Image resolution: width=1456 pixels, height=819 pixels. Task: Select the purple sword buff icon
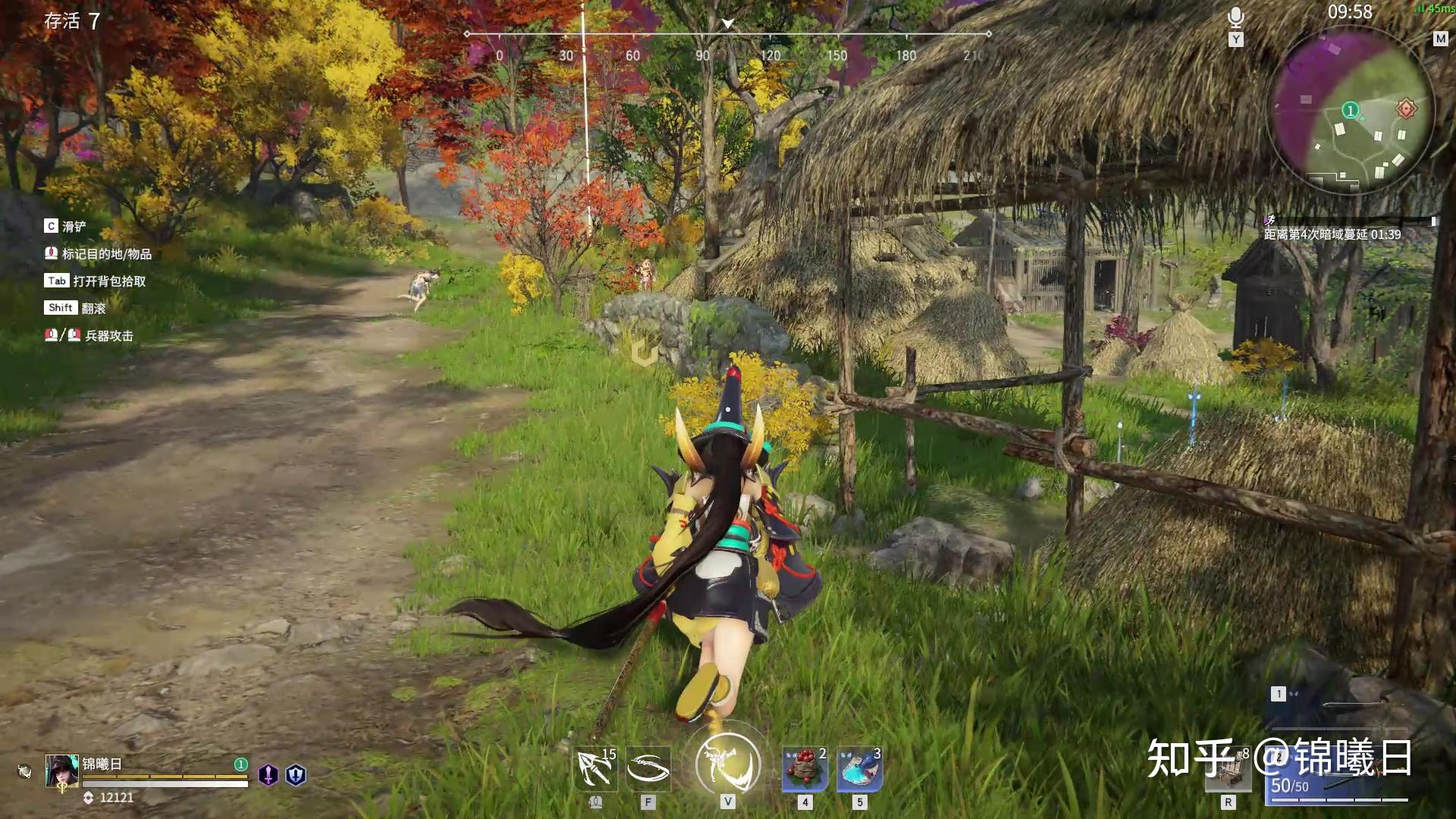[268, 774]
